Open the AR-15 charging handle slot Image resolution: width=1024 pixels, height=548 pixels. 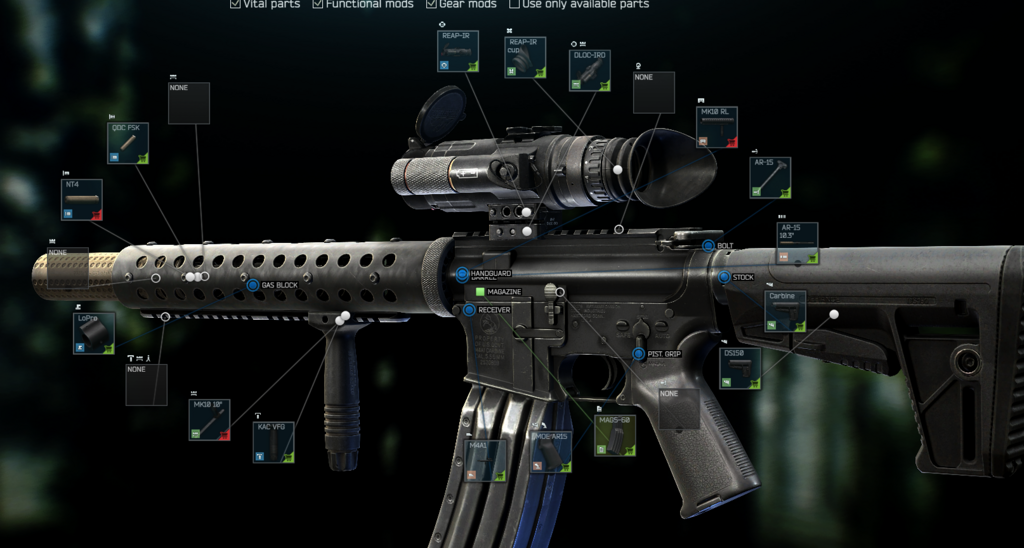pyautogui.click(x=770, y=177)
